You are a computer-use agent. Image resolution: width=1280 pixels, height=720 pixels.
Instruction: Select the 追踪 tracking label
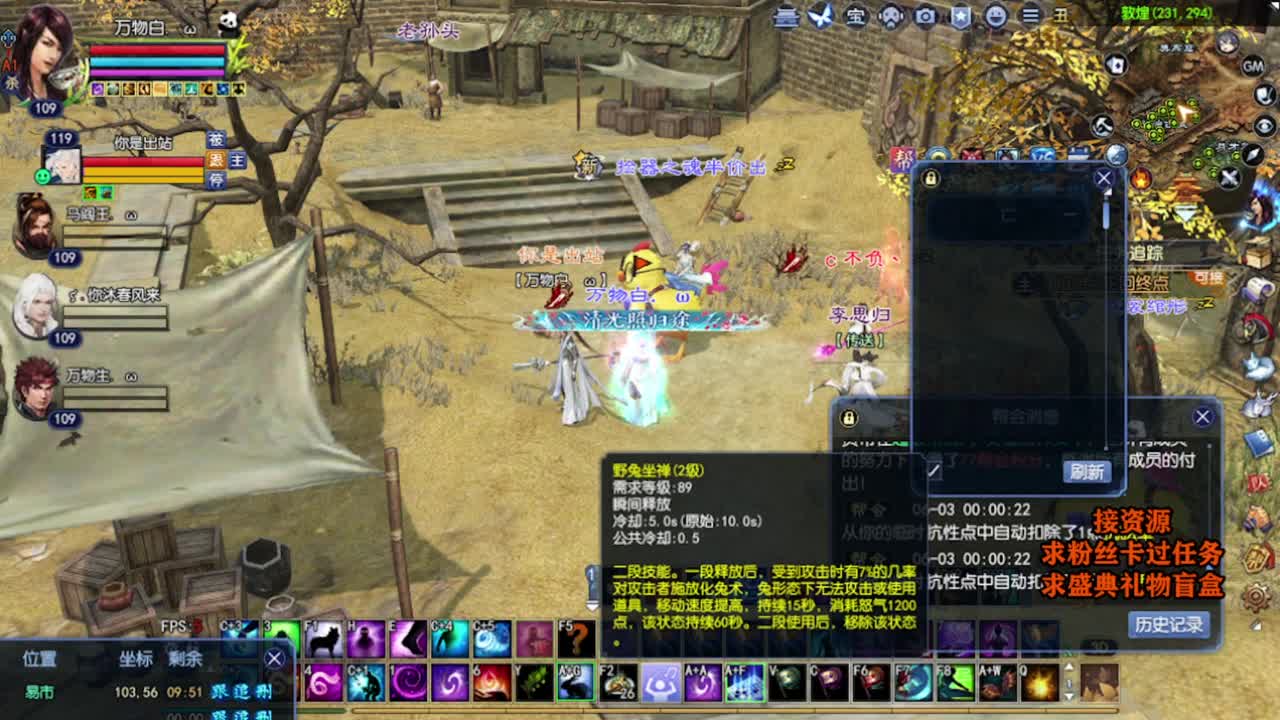point(1146,252)
